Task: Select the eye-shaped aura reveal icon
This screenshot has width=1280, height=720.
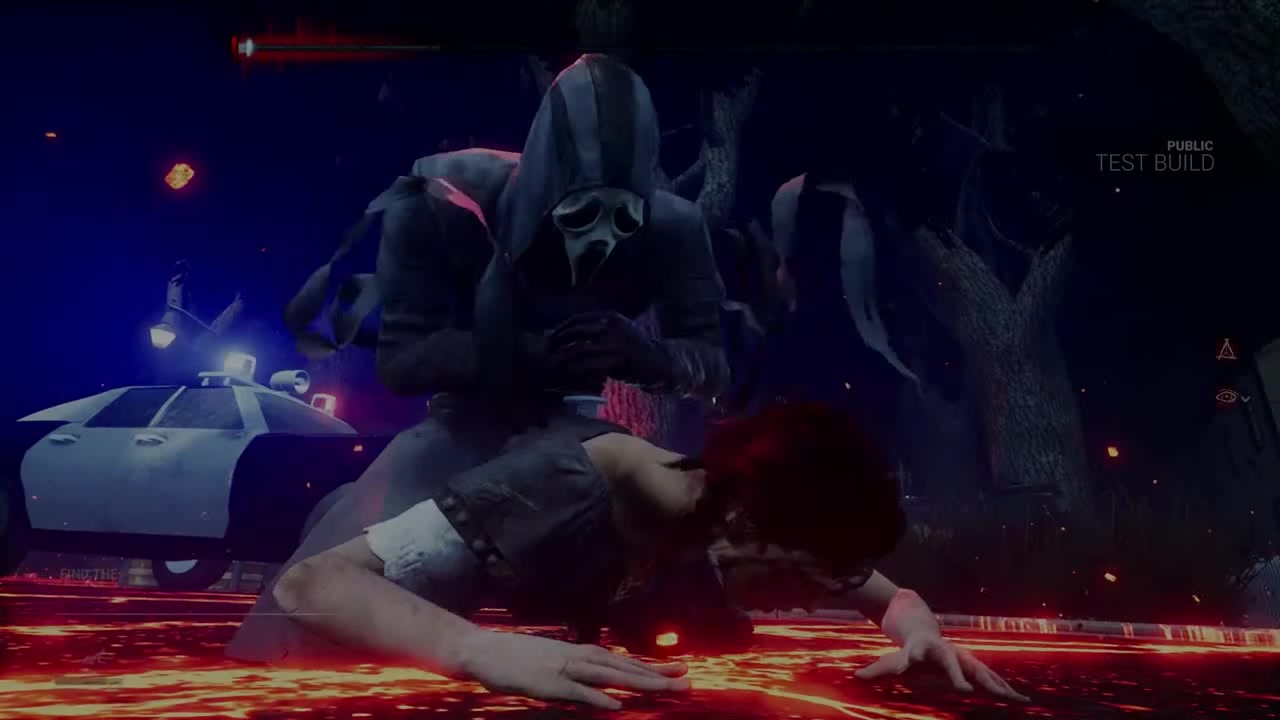Action: 1226,396
